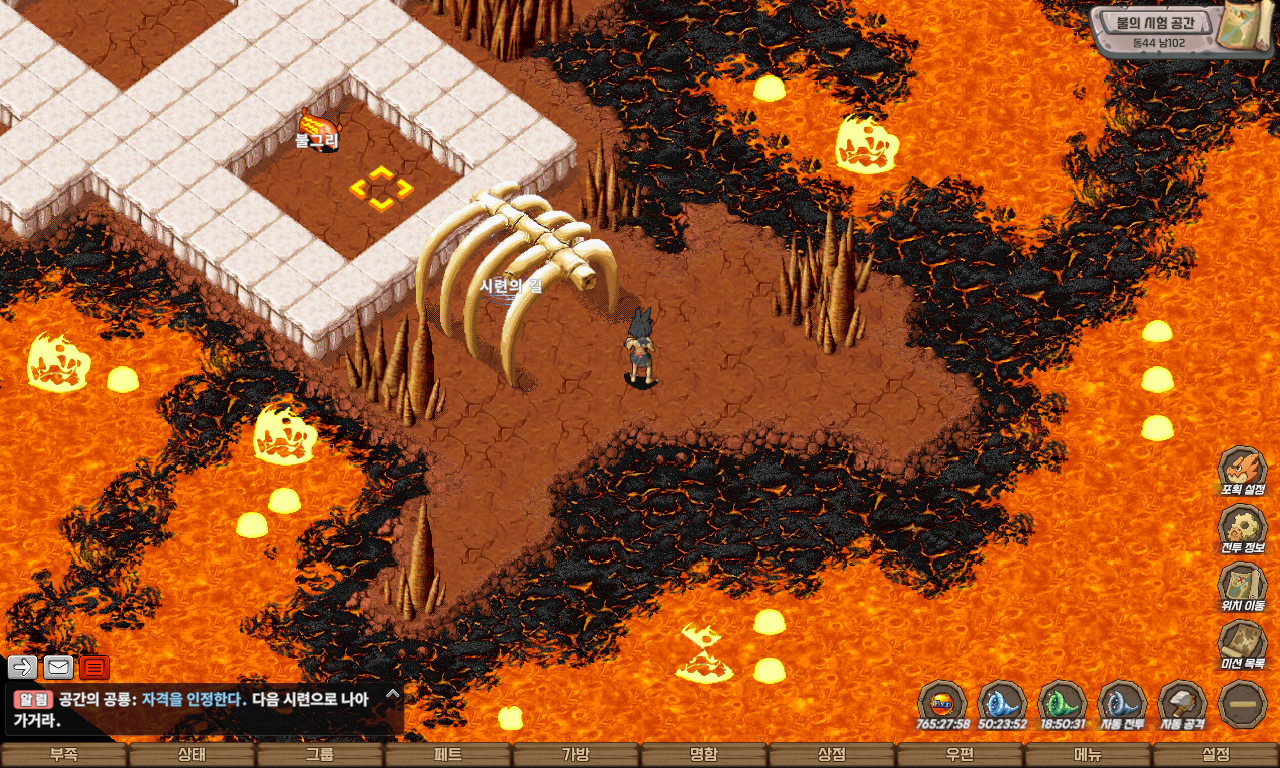This screenshot has height=768, width=1280.
Task: Click the envelope mail icon above chat
Action: [59, 667]
